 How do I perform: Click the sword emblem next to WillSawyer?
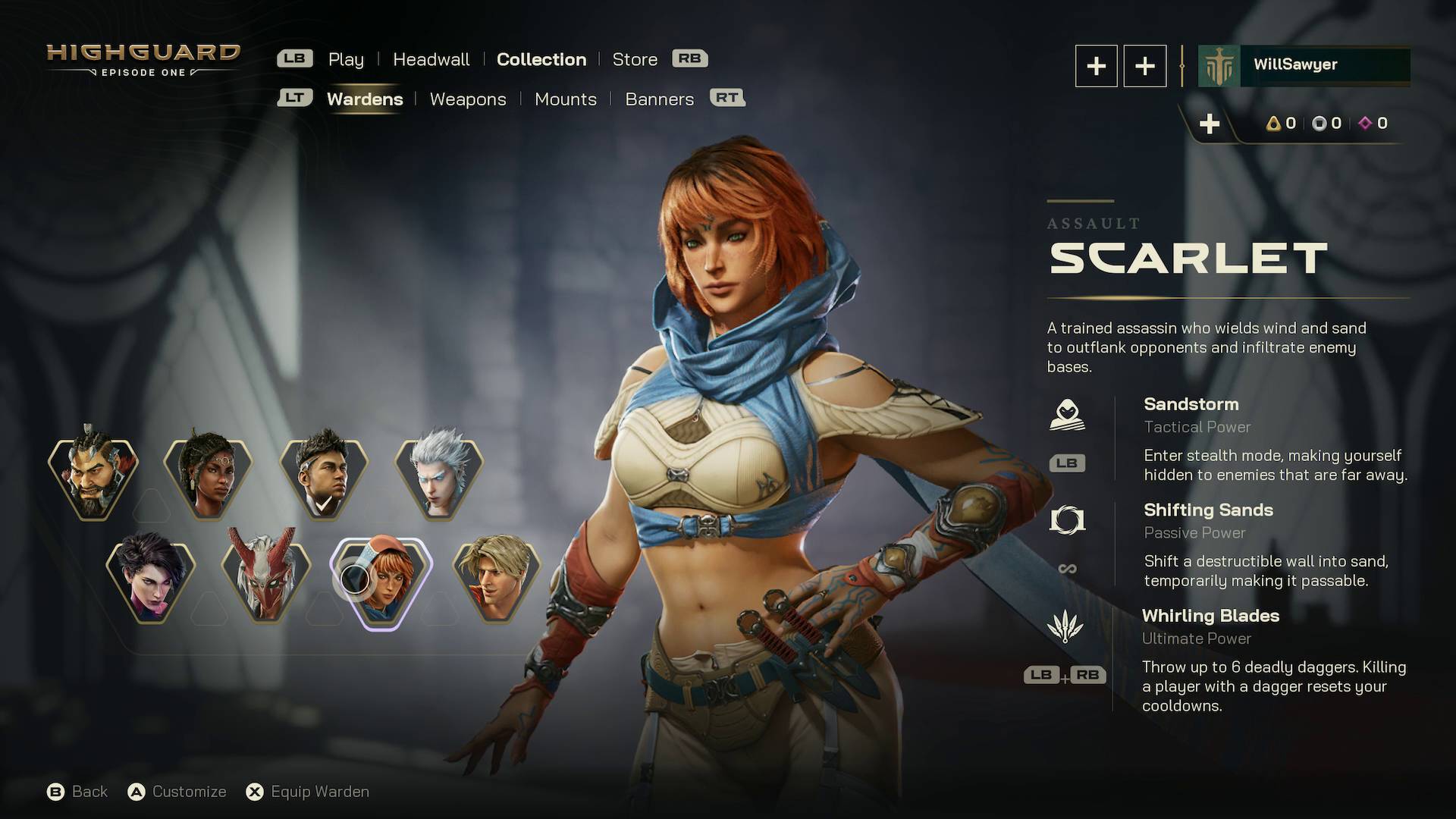[1218, 64]
